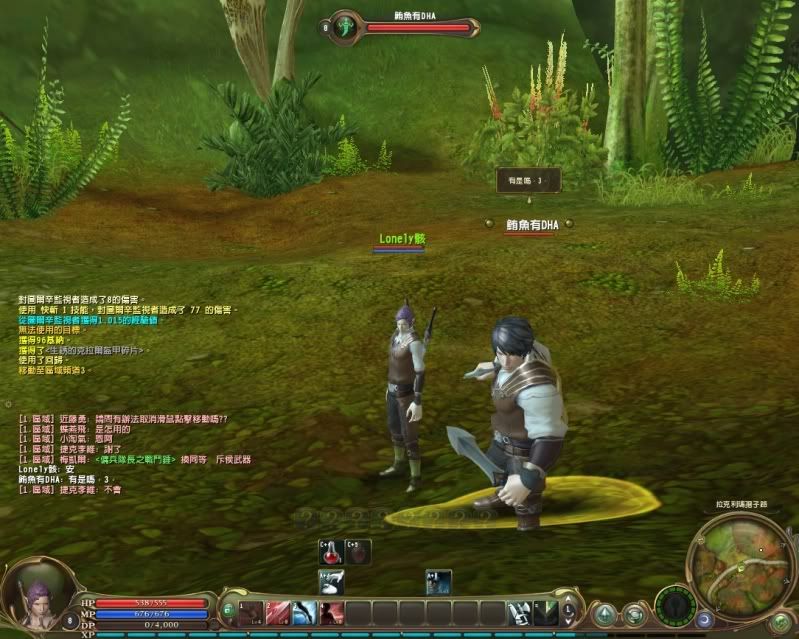Click the white bird quick slot icon

pos(331,581)
